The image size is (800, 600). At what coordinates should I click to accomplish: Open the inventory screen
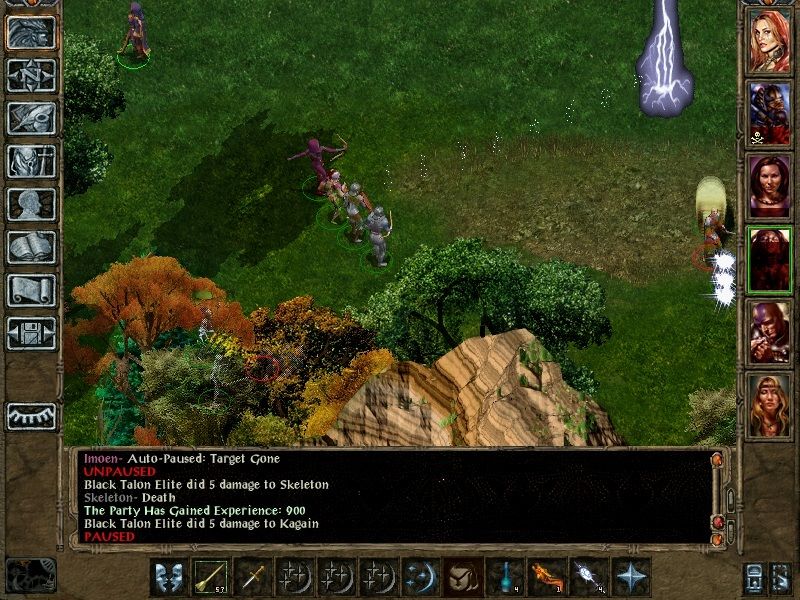[31, 161]
